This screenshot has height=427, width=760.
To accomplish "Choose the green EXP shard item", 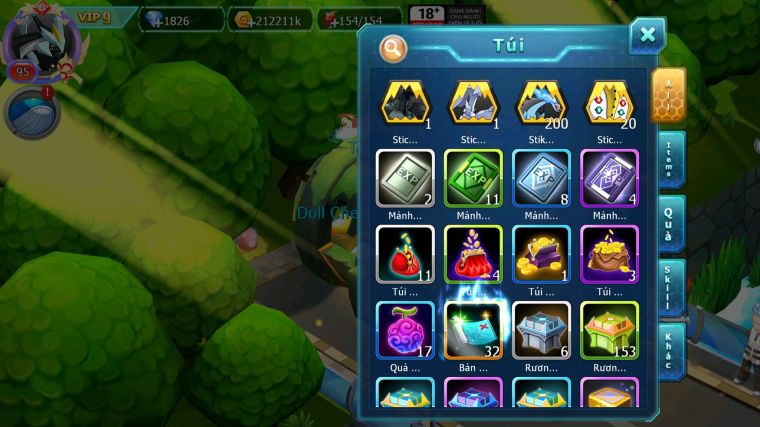I will coord(473,178).
